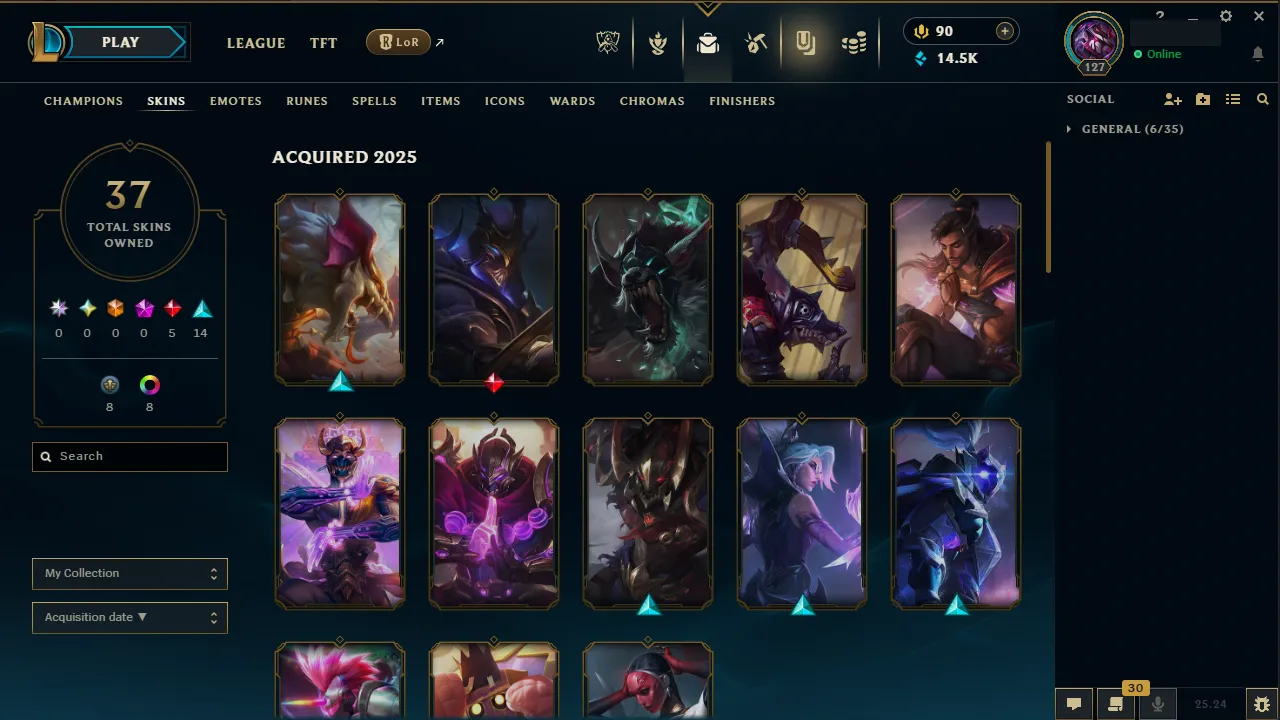This screenshot has height=720, width=1280.
Task: Change sorting via Acquisition date dropdown
Action: pos(129,617)
